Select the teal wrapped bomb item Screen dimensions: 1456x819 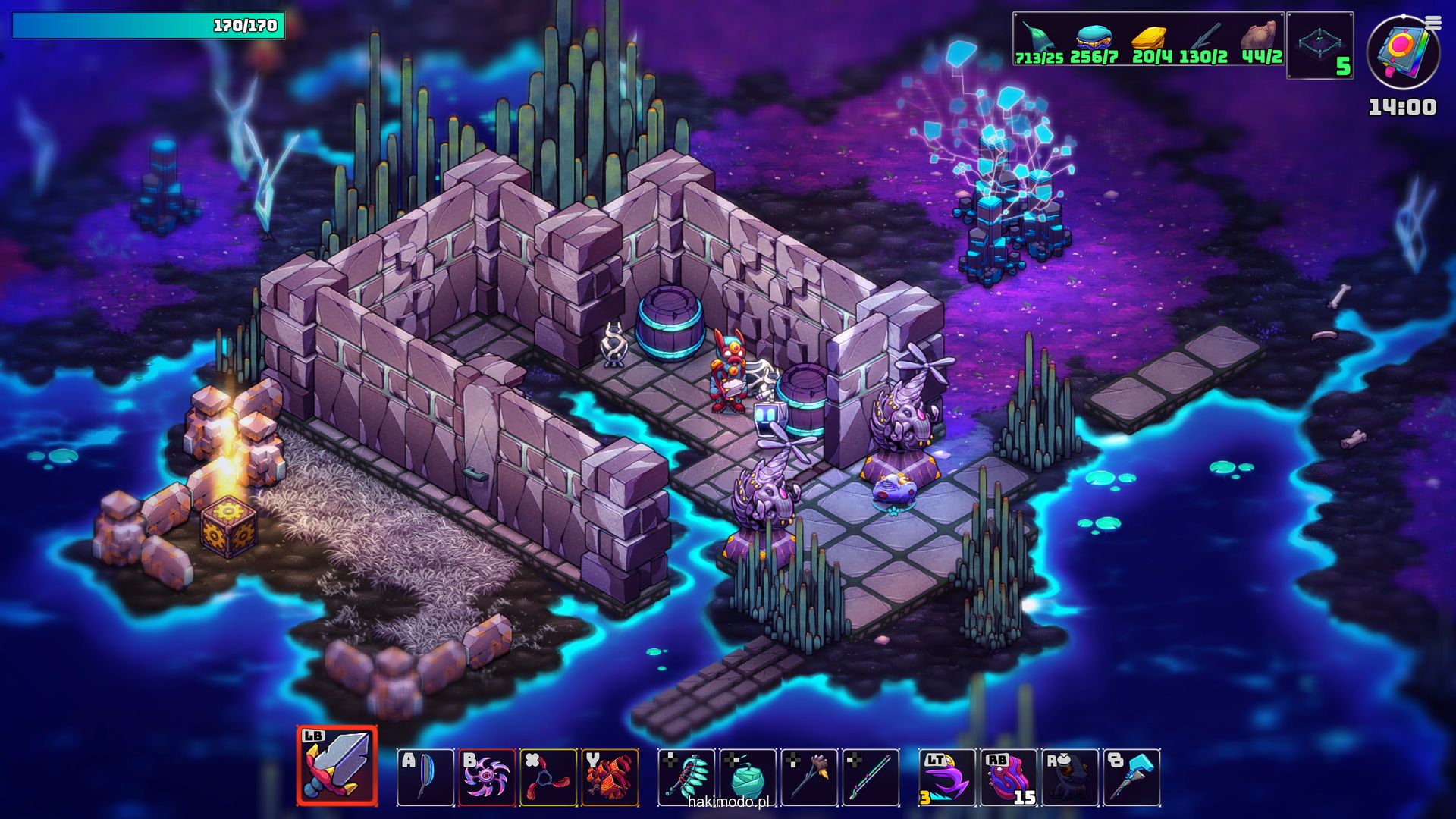pyautogui.click(x=748, y=777)
